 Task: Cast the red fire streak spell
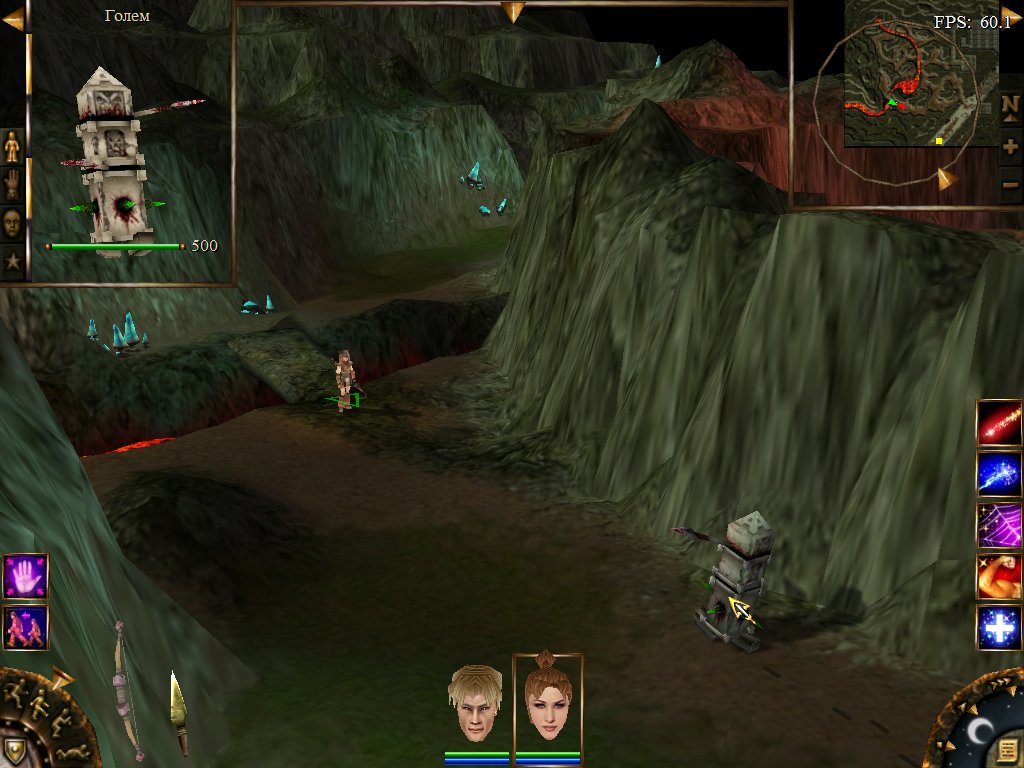point(999,422)
